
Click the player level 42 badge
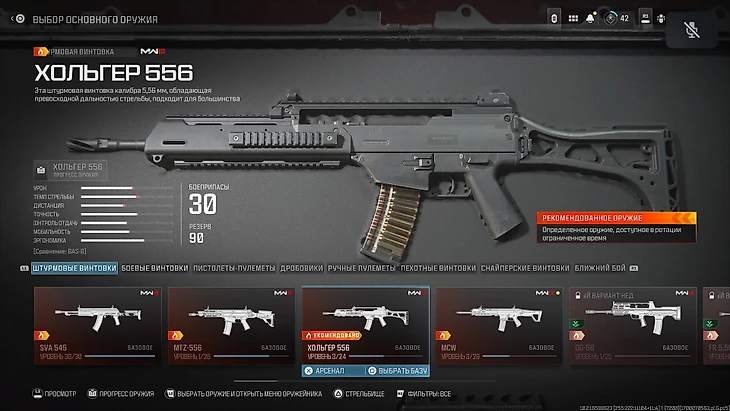point(617,19)
